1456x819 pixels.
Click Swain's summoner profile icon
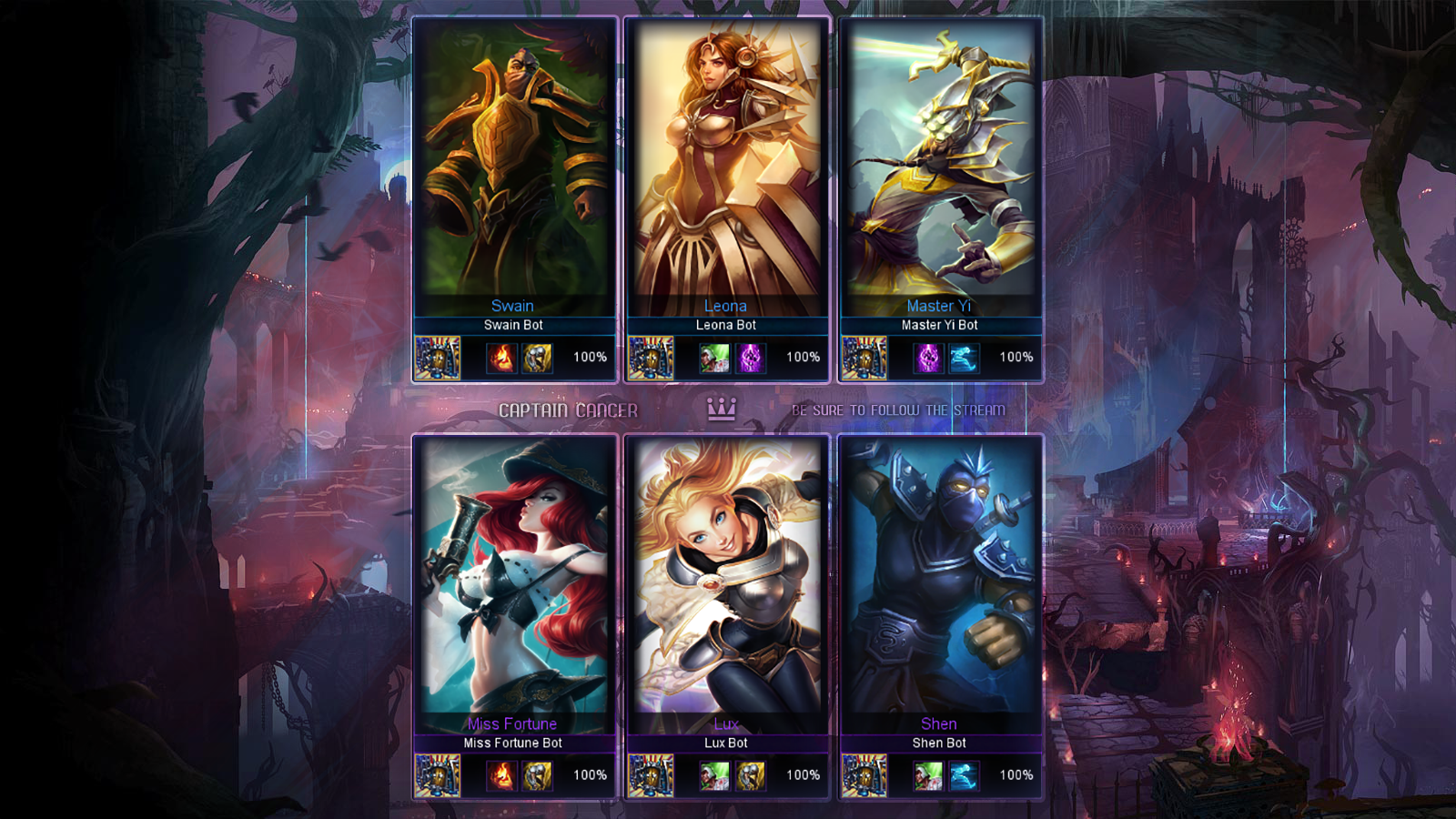(x=437, y=358)
